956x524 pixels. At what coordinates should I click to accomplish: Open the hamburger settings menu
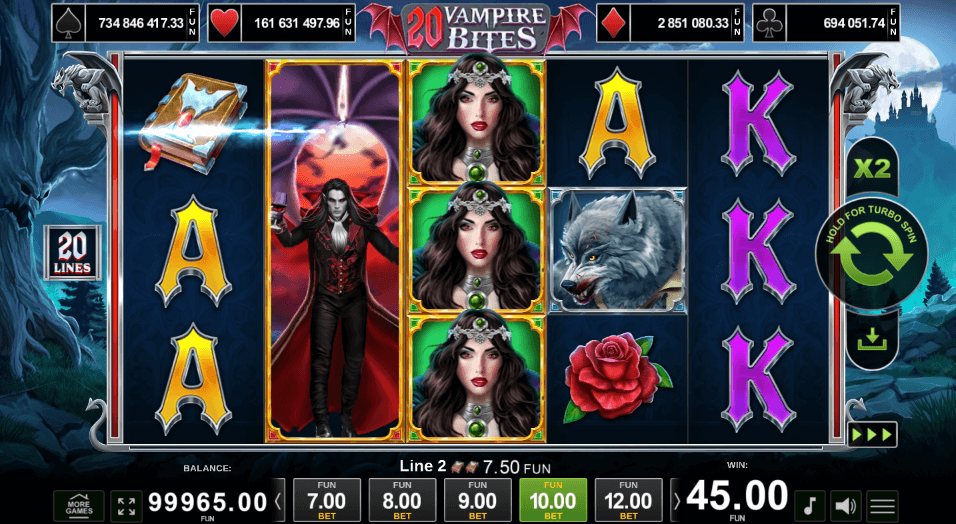882,505
